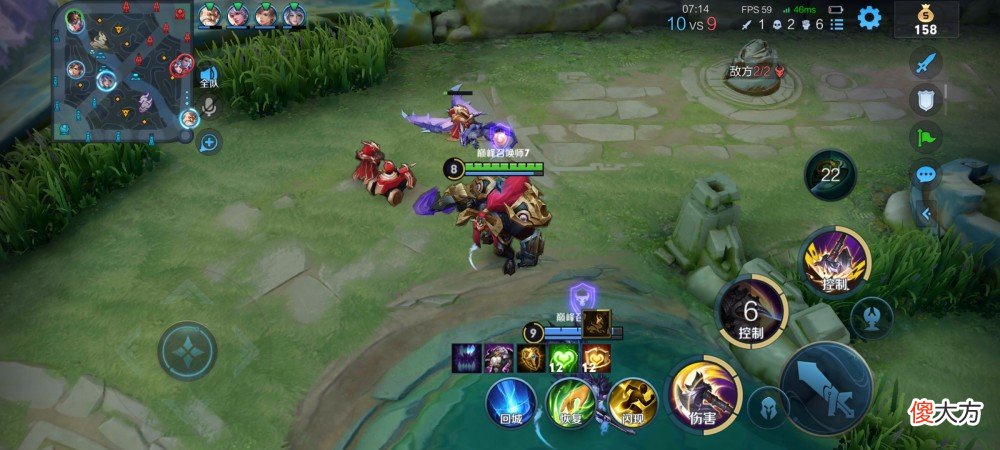Image resolution: width=1000 pixels, height=450 pixels.
Task: Click the plus magnifier button below minimap
Action: 209,142
